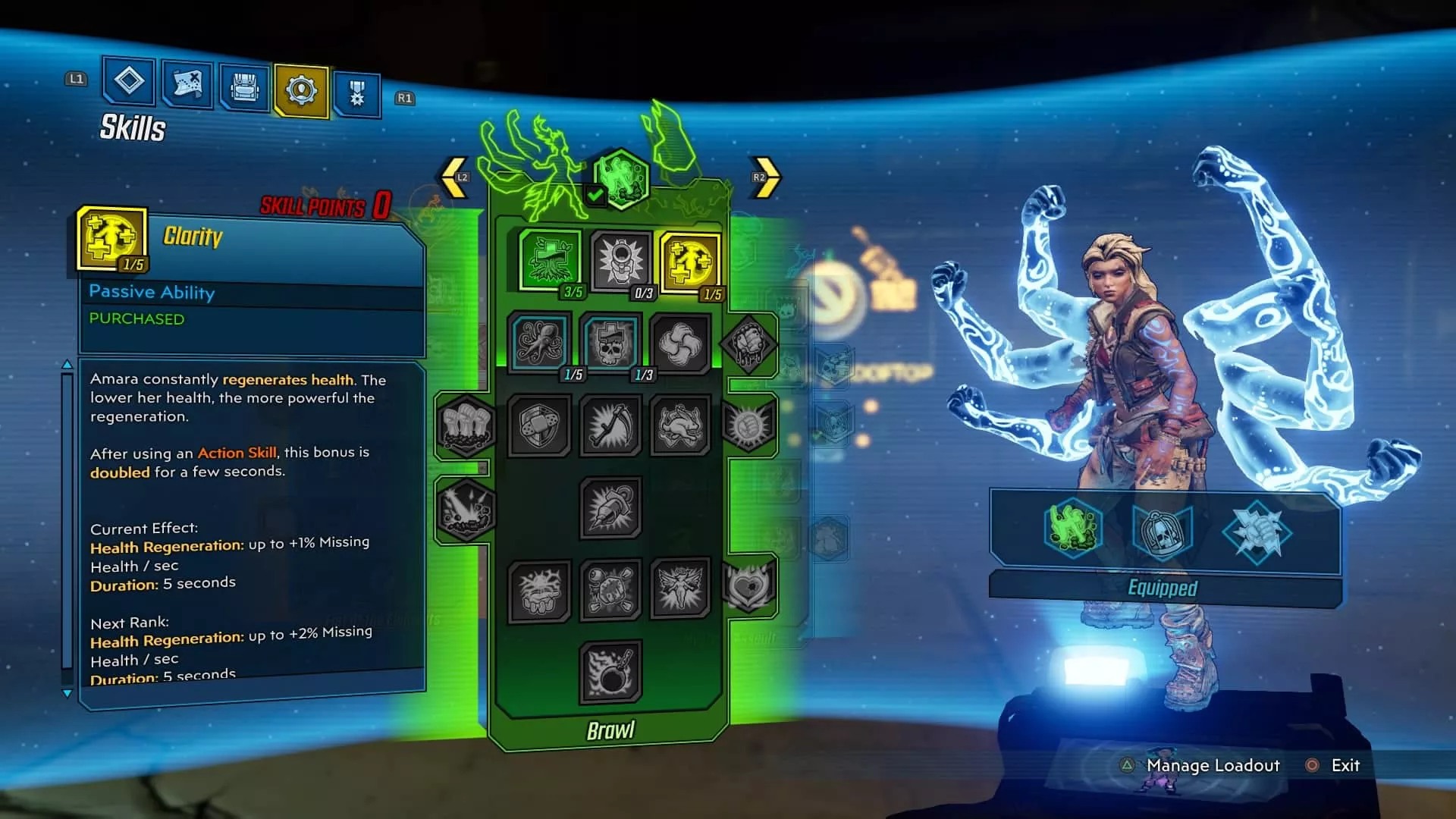This screenshot has height=819, width=1456.
Task: Open the Map tab
Action: pyautogui.click(x=186, y=86)
